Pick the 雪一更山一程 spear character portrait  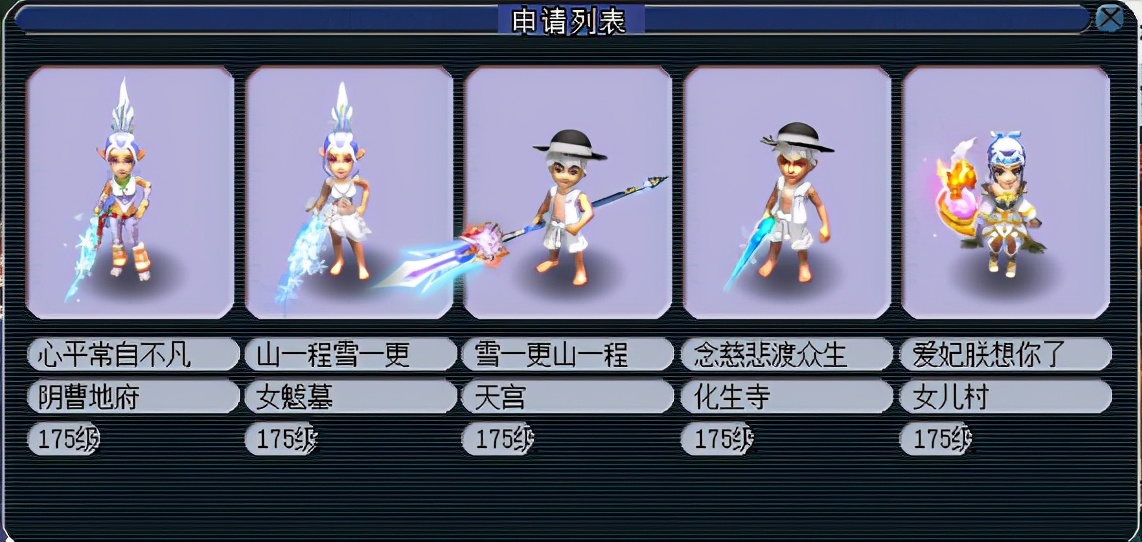(568, 192)
